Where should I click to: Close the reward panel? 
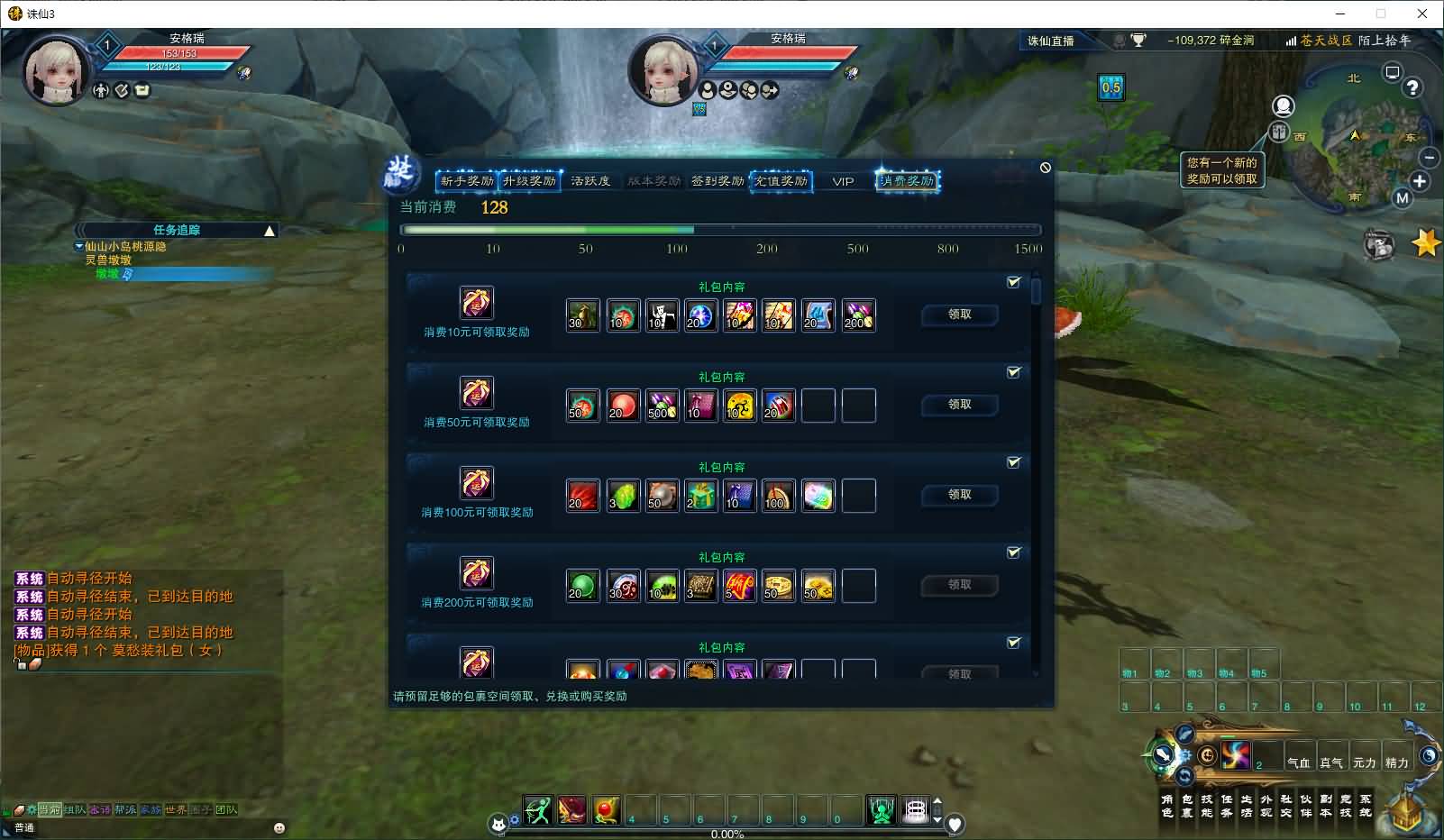tap(1046, 168)
